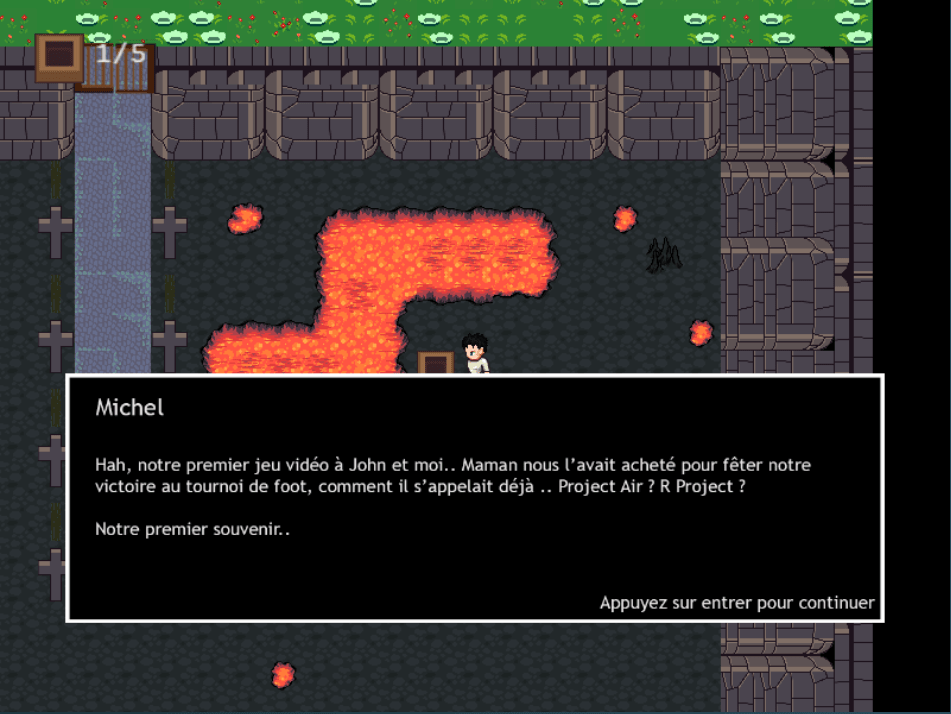Screen dimensions: 951x714
Task: Click inside Michel's dialogue box
Action: (474, 498)
